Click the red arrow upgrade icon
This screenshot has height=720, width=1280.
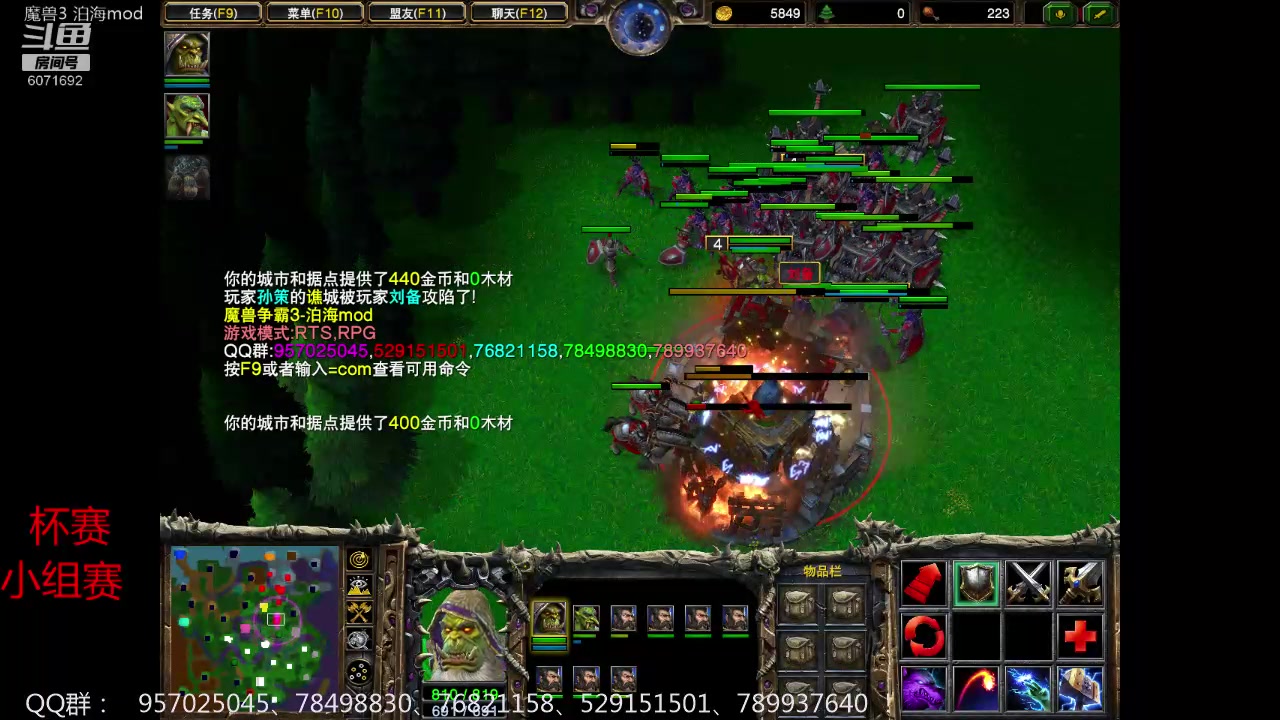click(x=923, y=583)
